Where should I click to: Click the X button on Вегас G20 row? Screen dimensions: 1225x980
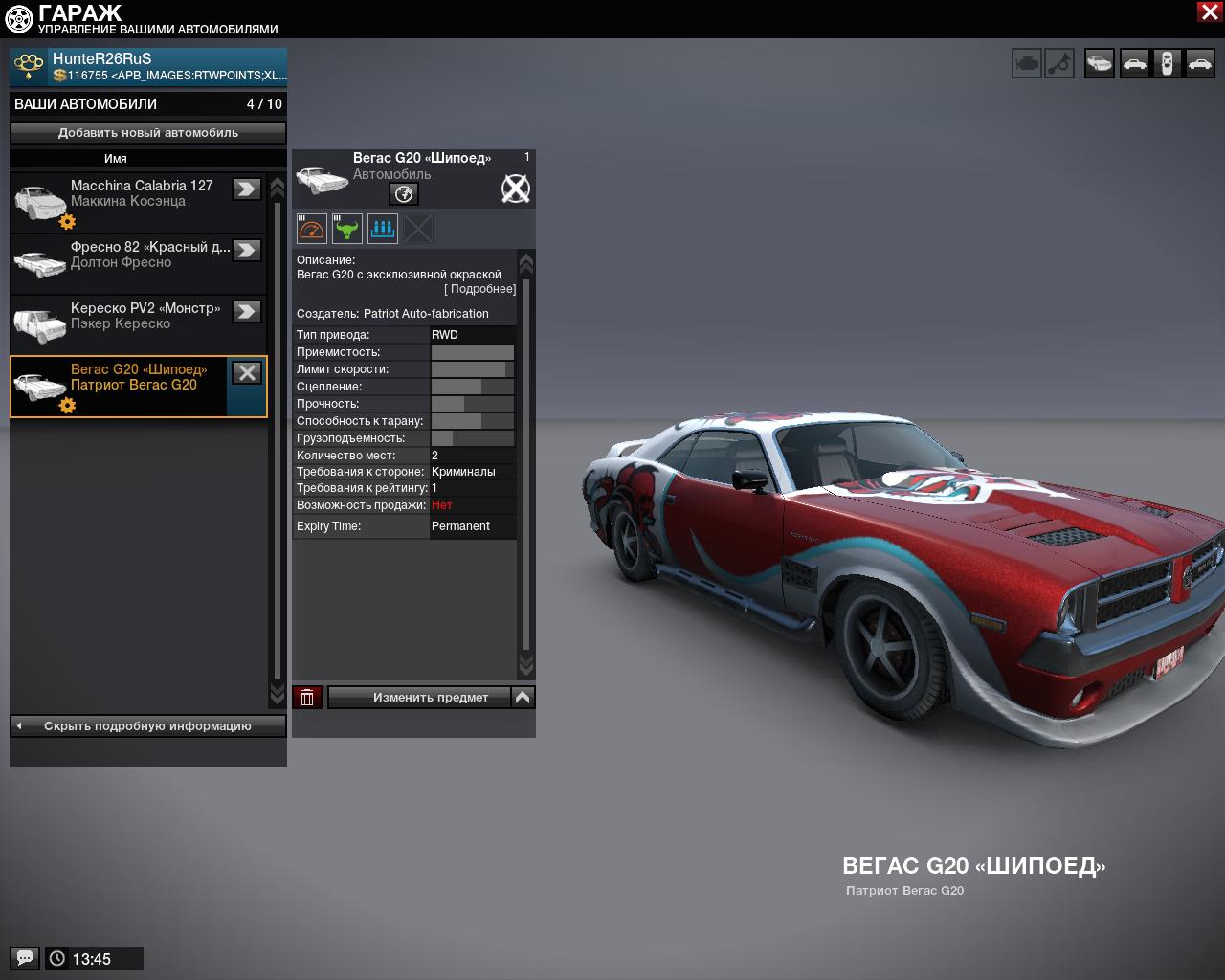pyautogui.click(x=247, y=373)
